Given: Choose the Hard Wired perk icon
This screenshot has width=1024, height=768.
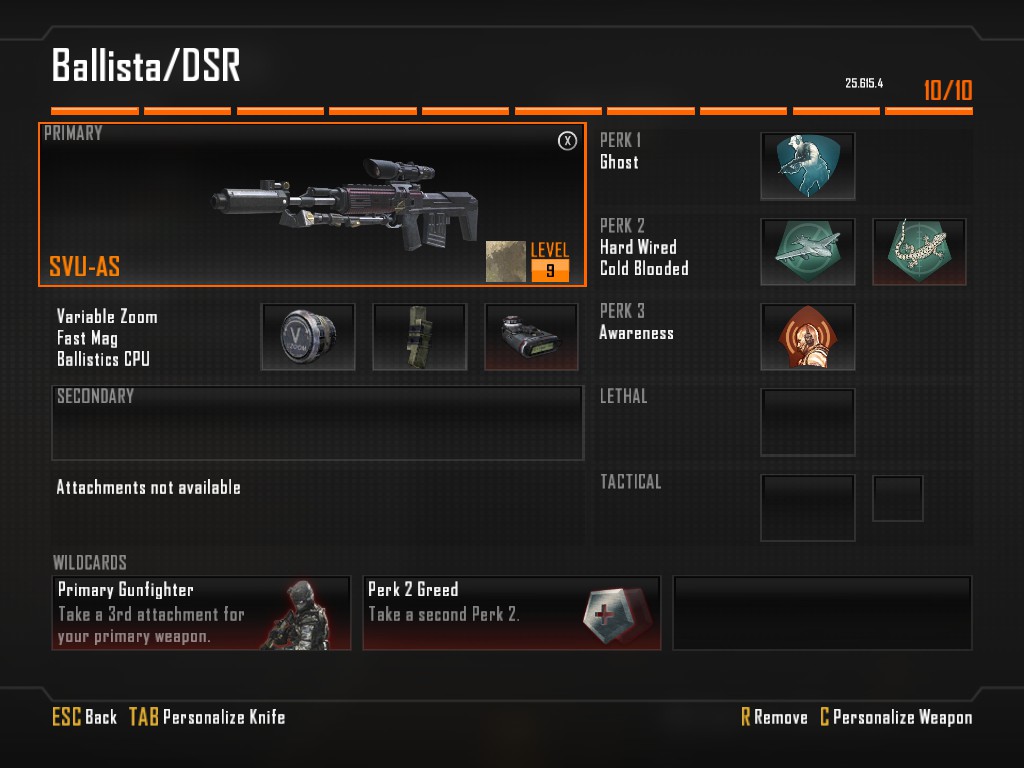Looking at the screenshot, I should pyautogui.click(x=808, y=252).
